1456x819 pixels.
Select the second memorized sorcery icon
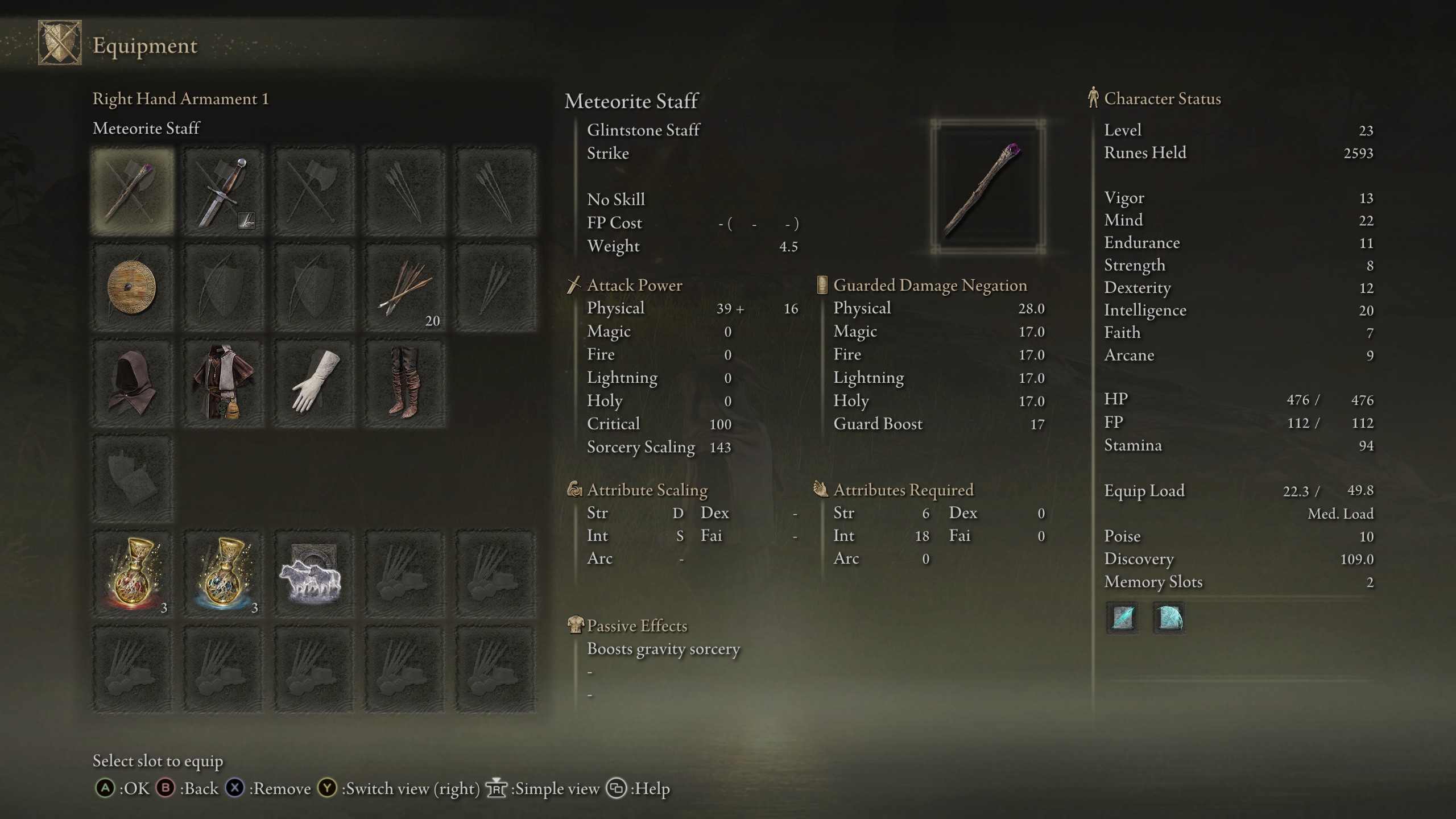1169,618
